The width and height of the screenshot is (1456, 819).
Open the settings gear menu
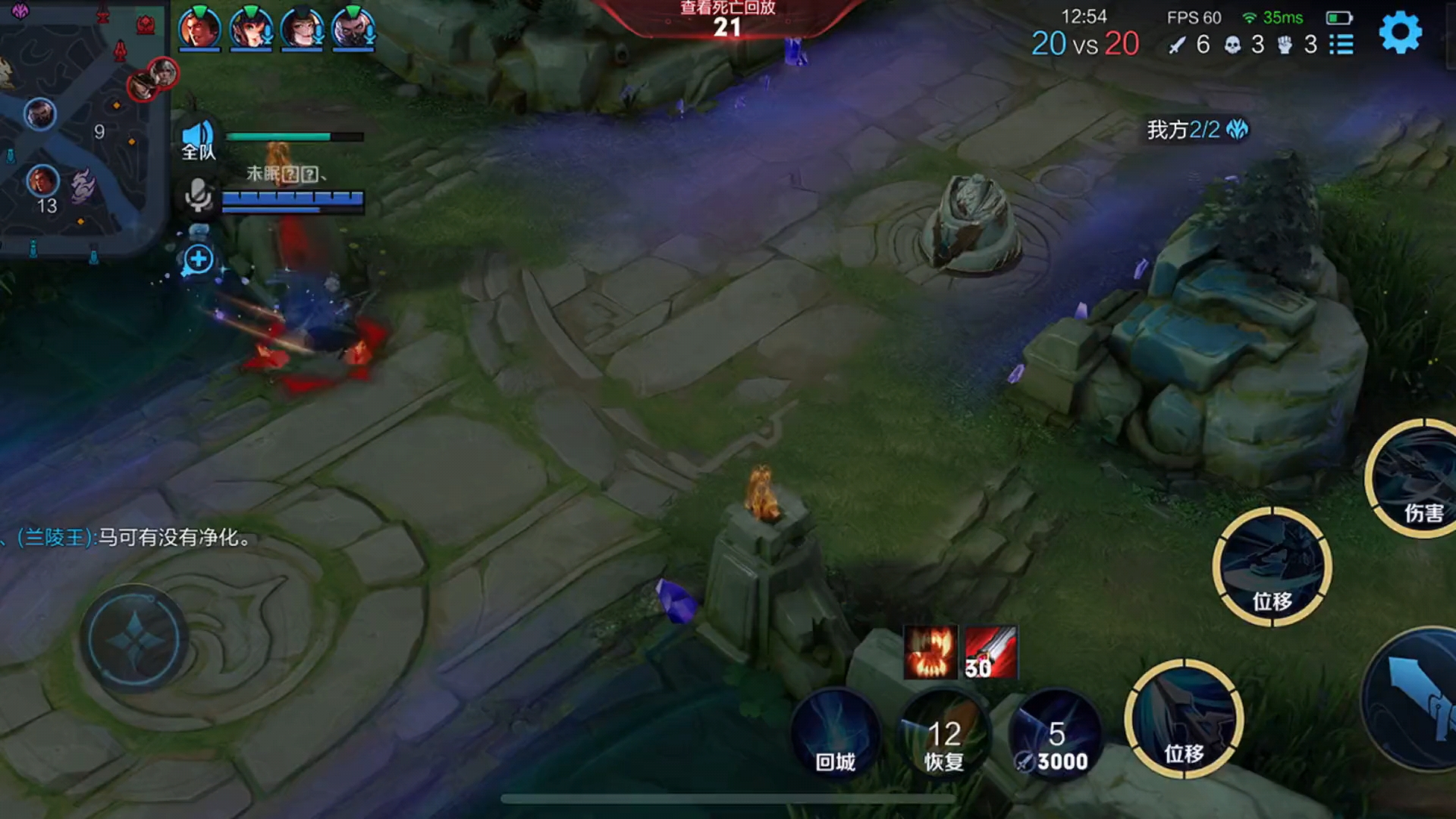[1399, 33]
